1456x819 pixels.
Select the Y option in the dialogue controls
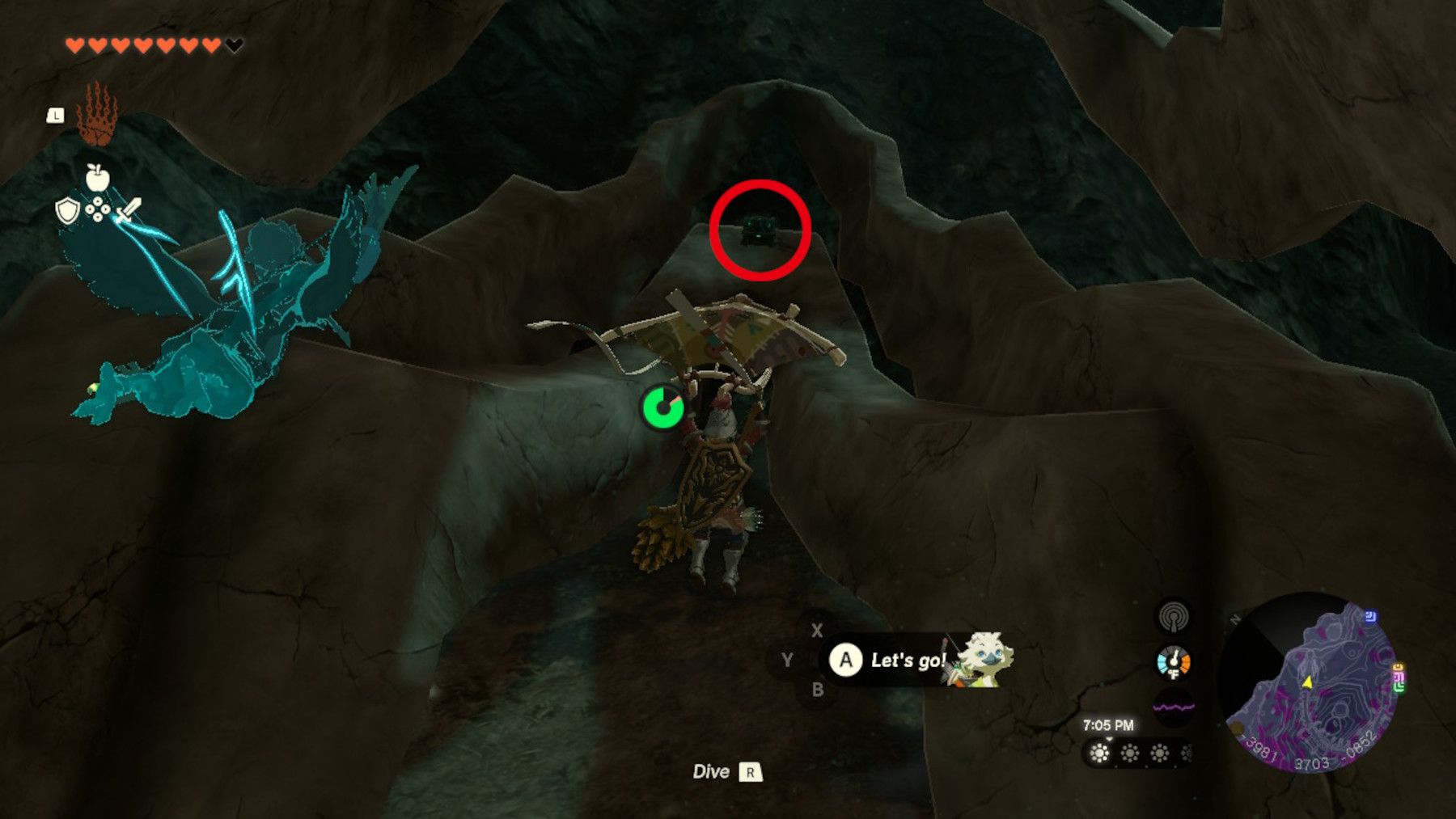(787, 660)
